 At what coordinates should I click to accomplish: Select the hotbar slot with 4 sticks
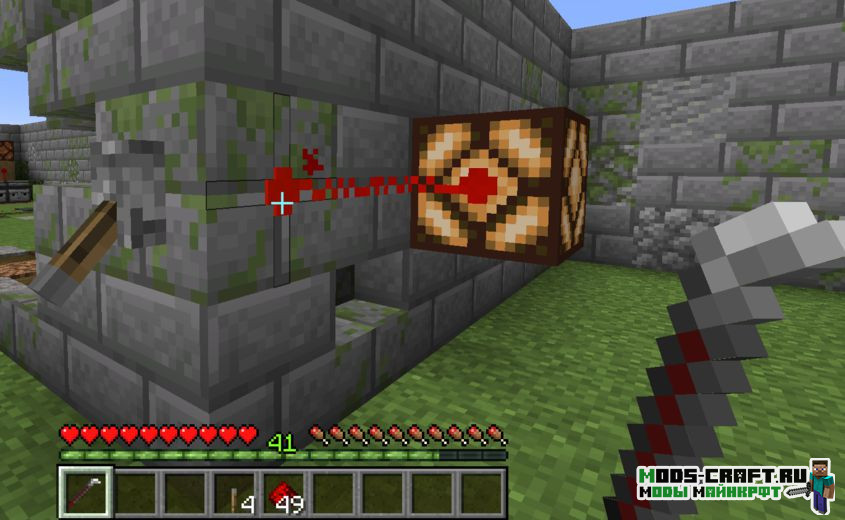pos(236,493)
